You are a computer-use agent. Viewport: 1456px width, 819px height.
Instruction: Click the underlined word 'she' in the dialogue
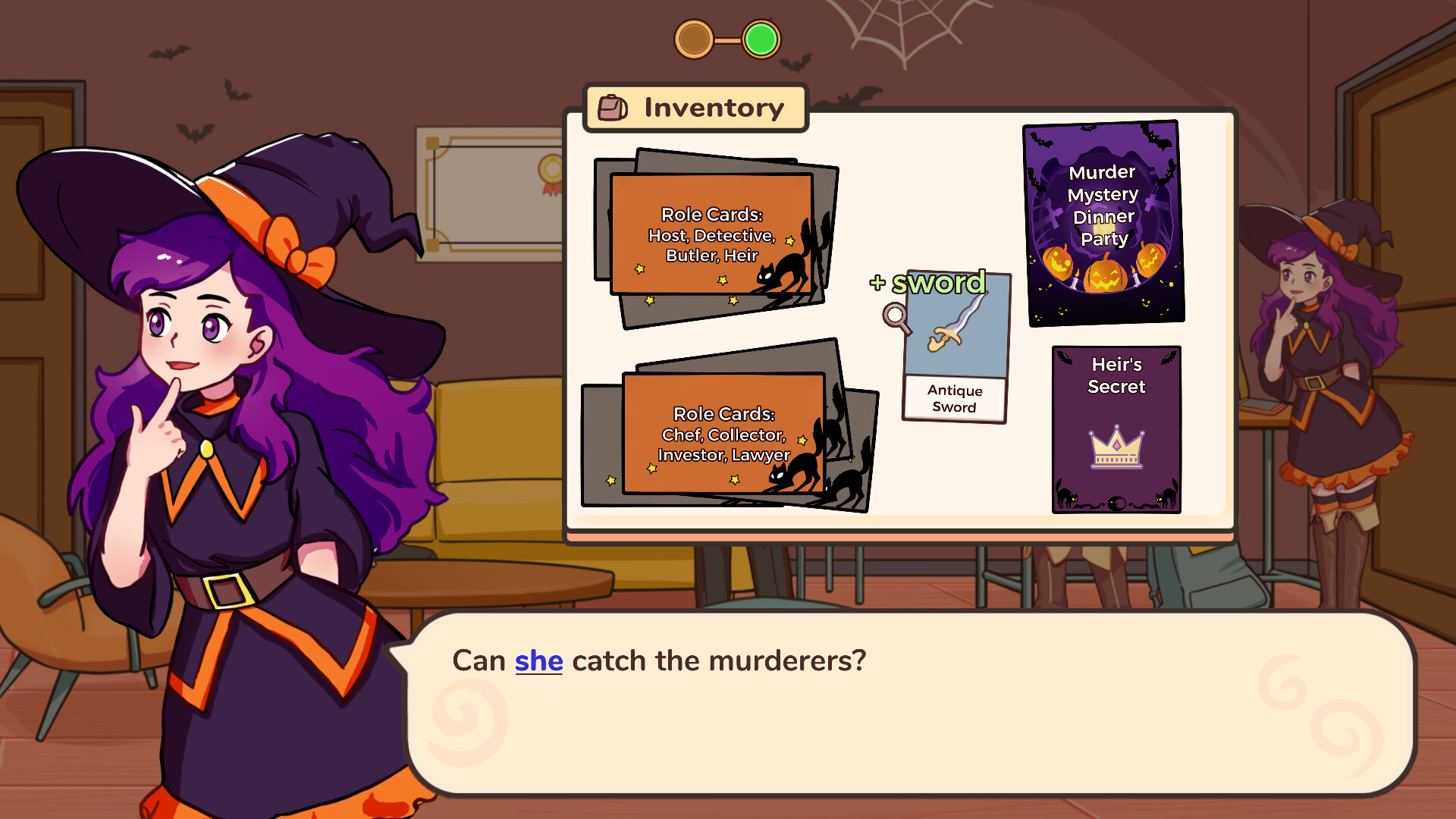538,661
